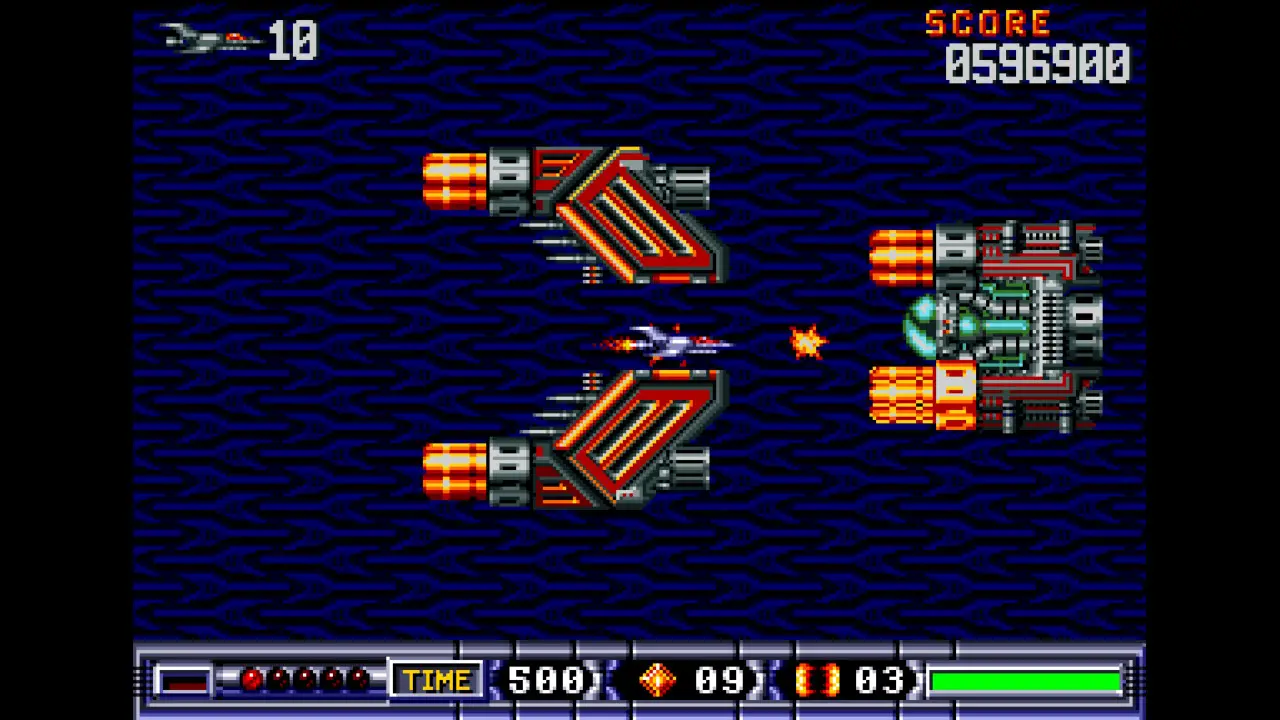Click the TIME label in the status bar
1280x720 pixels.
[437, 680]
